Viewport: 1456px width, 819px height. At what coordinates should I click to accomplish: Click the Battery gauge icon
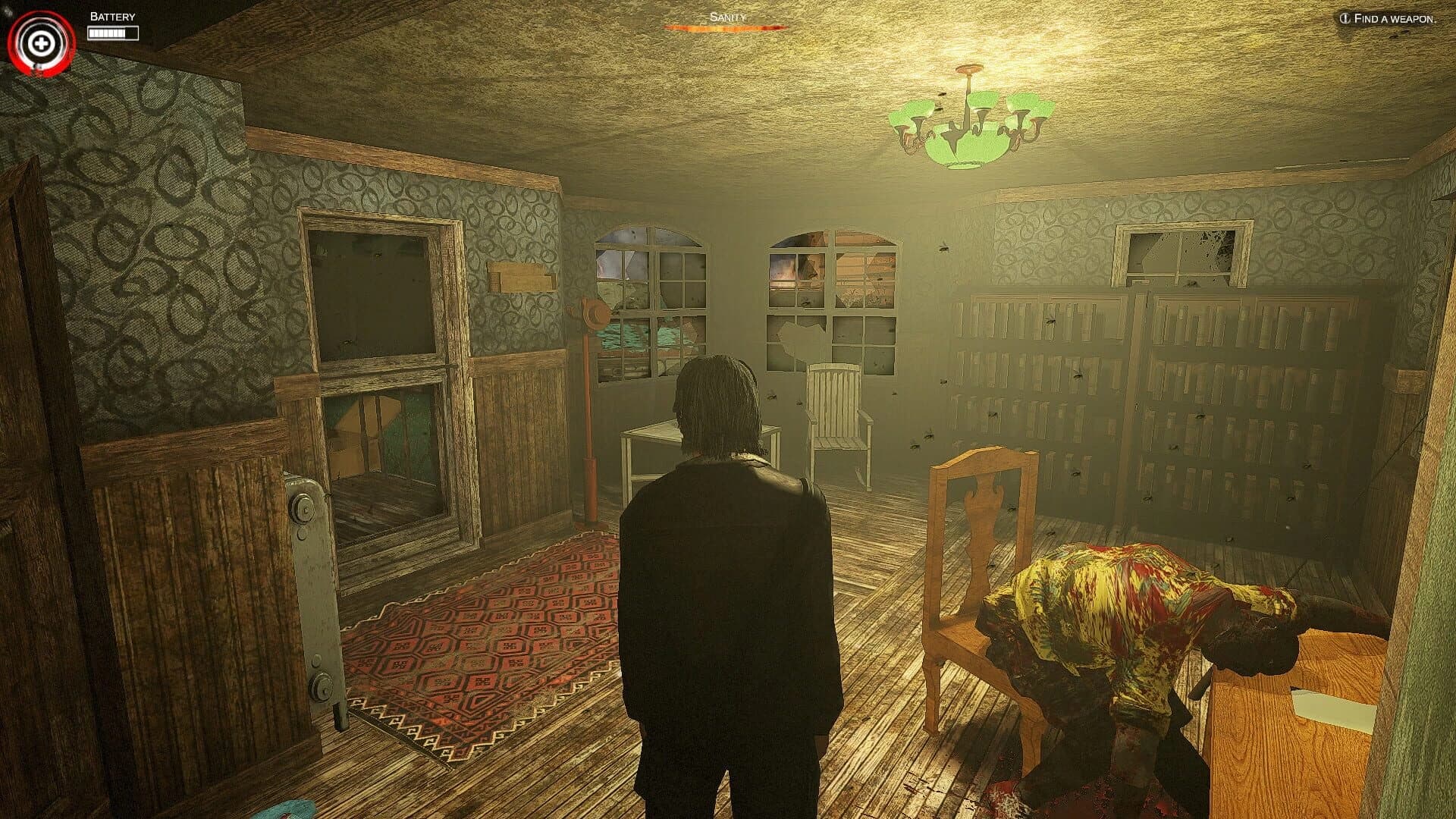pyautogui.click(x=112, y=32)
